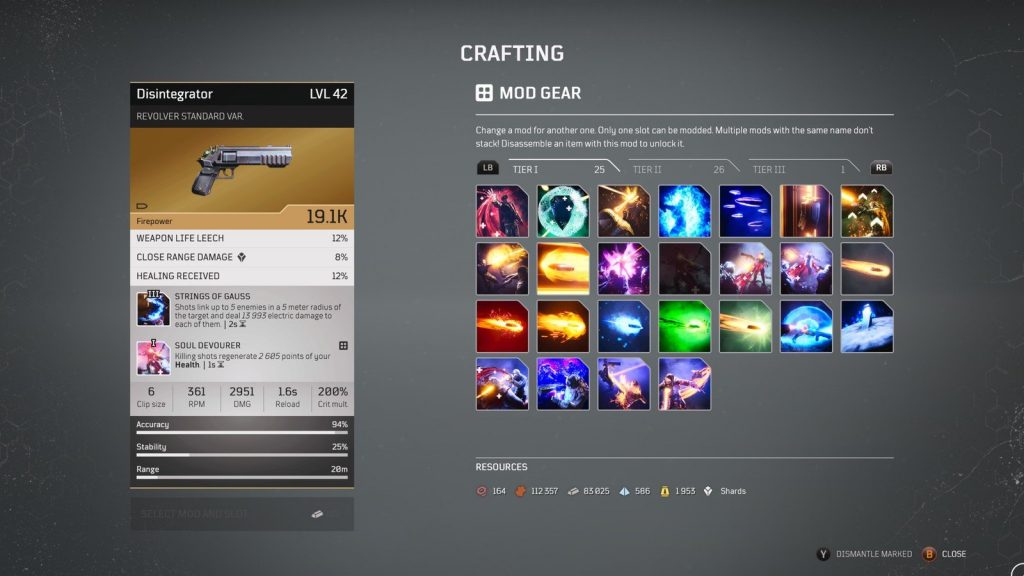Viewport: 1024px width, 576px height.
Task: Select the purple explosion mod icon
Action: 624,269
